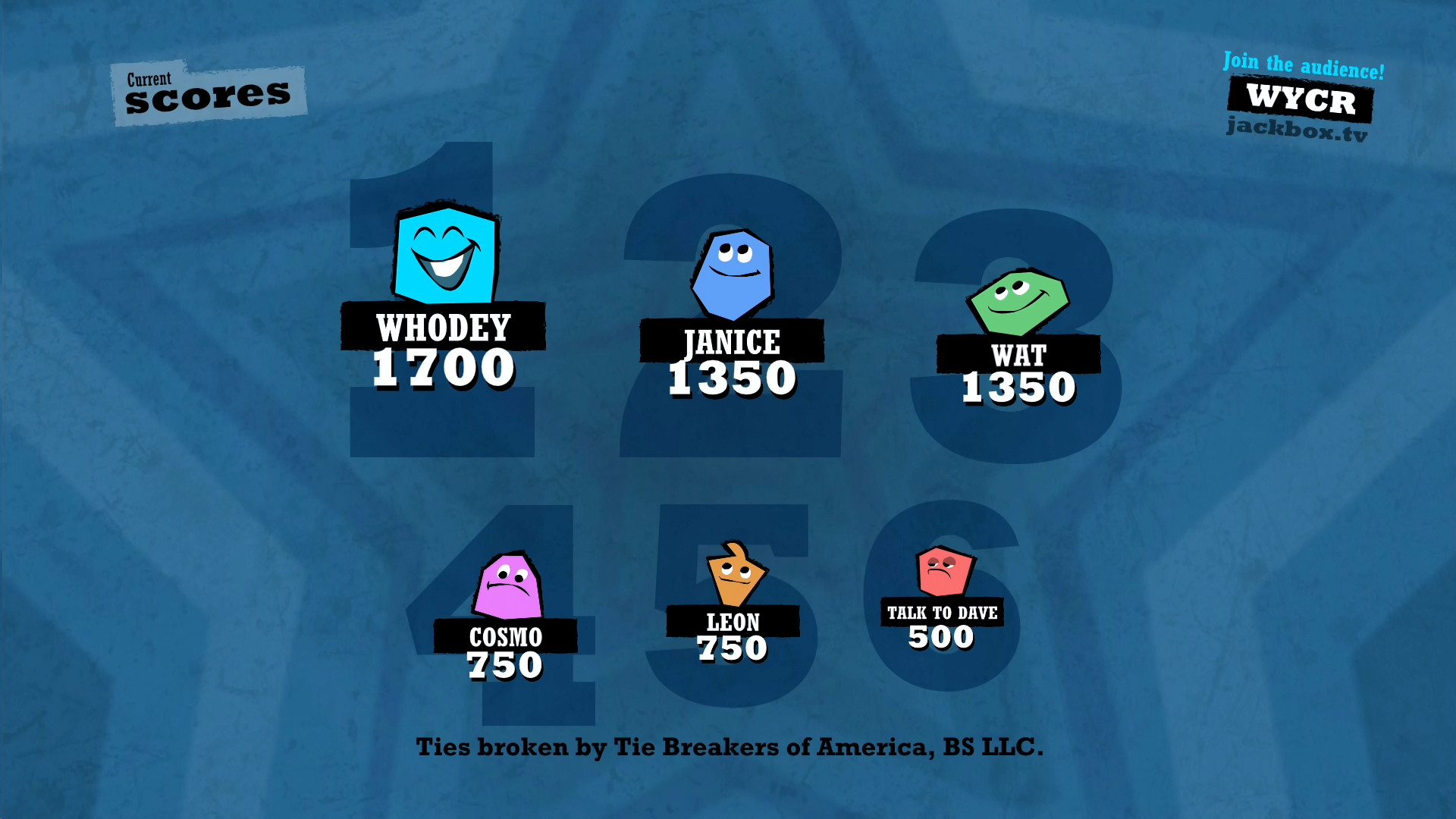
Task: Click the Current Scores header badge
Action: [x=208, y=89]
